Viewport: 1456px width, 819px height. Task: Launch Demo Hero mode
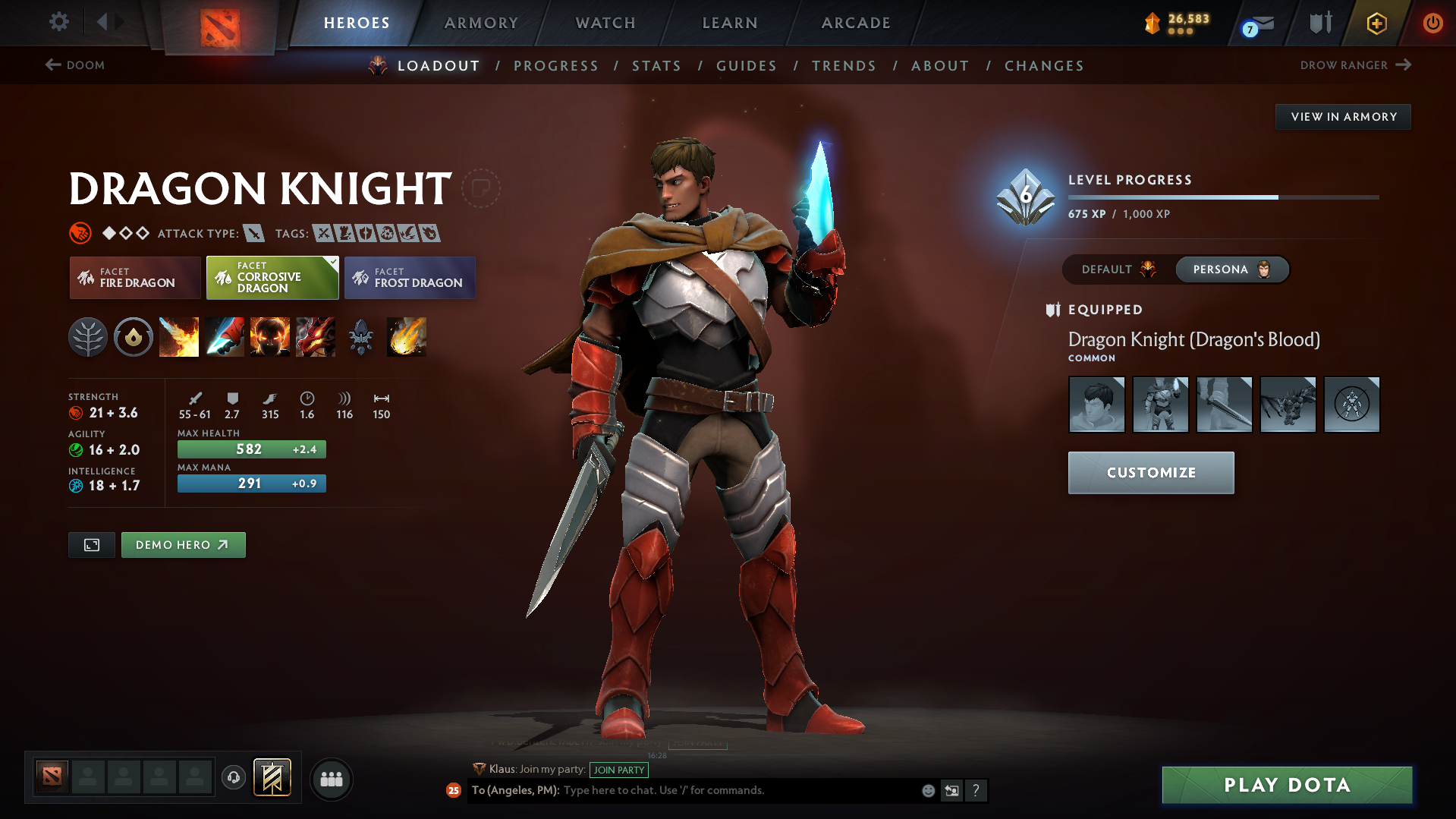tap(183, 545)
